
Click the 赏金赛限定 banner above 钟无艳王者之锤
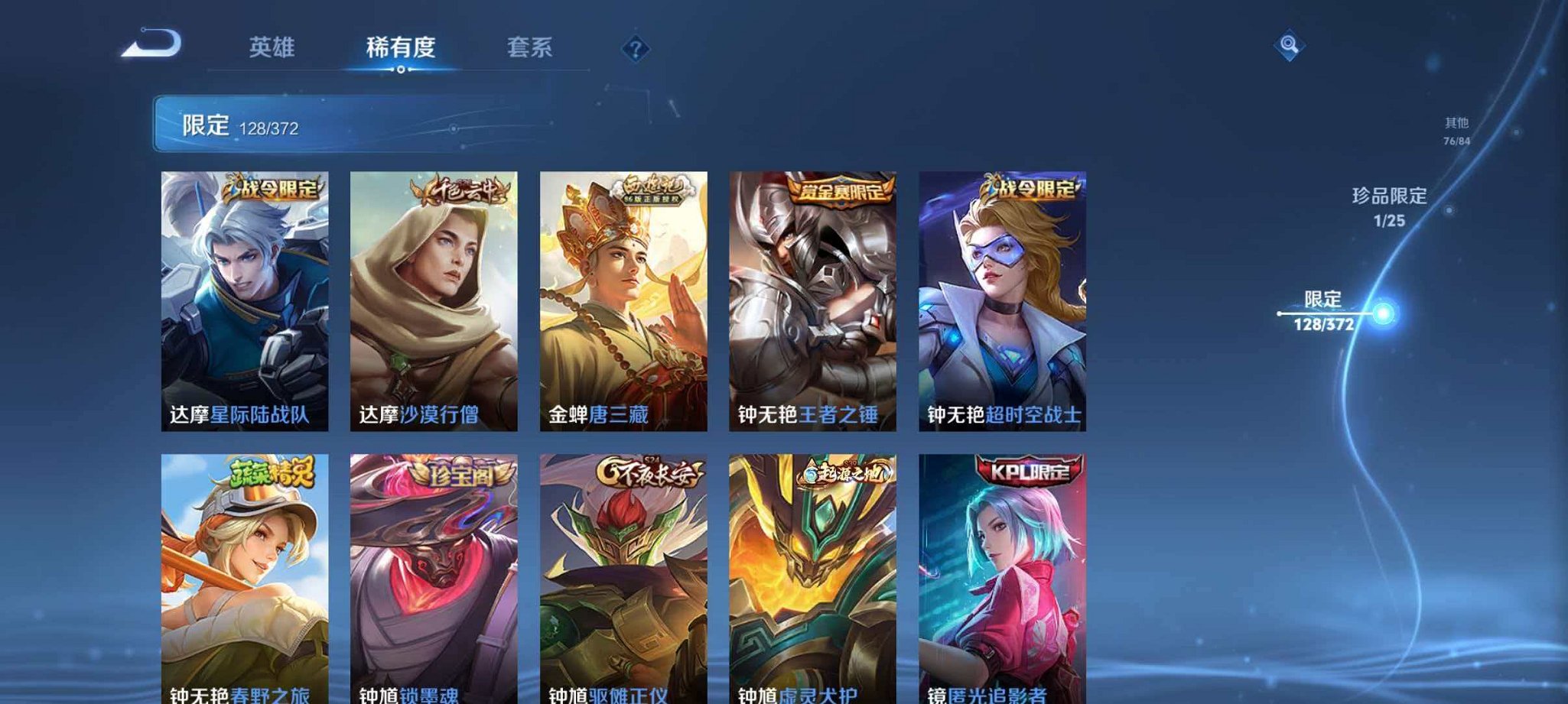coord(838,193)
